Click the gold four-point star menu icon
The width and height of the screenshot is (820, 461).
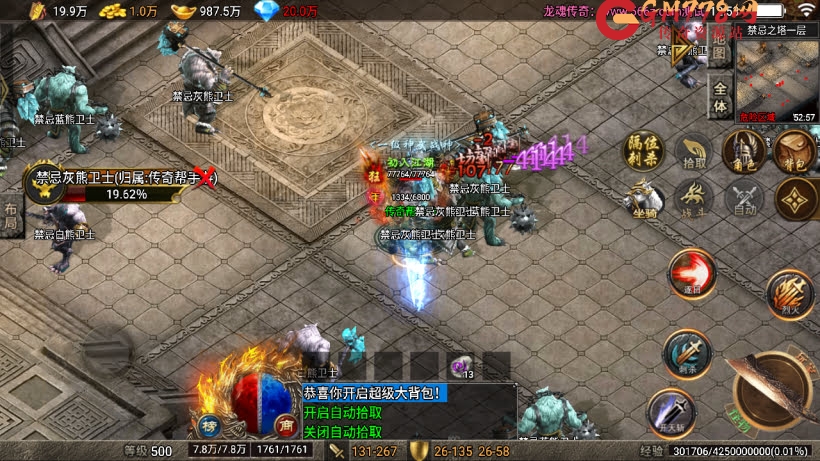pyautogui.click(x=792, y=197)
